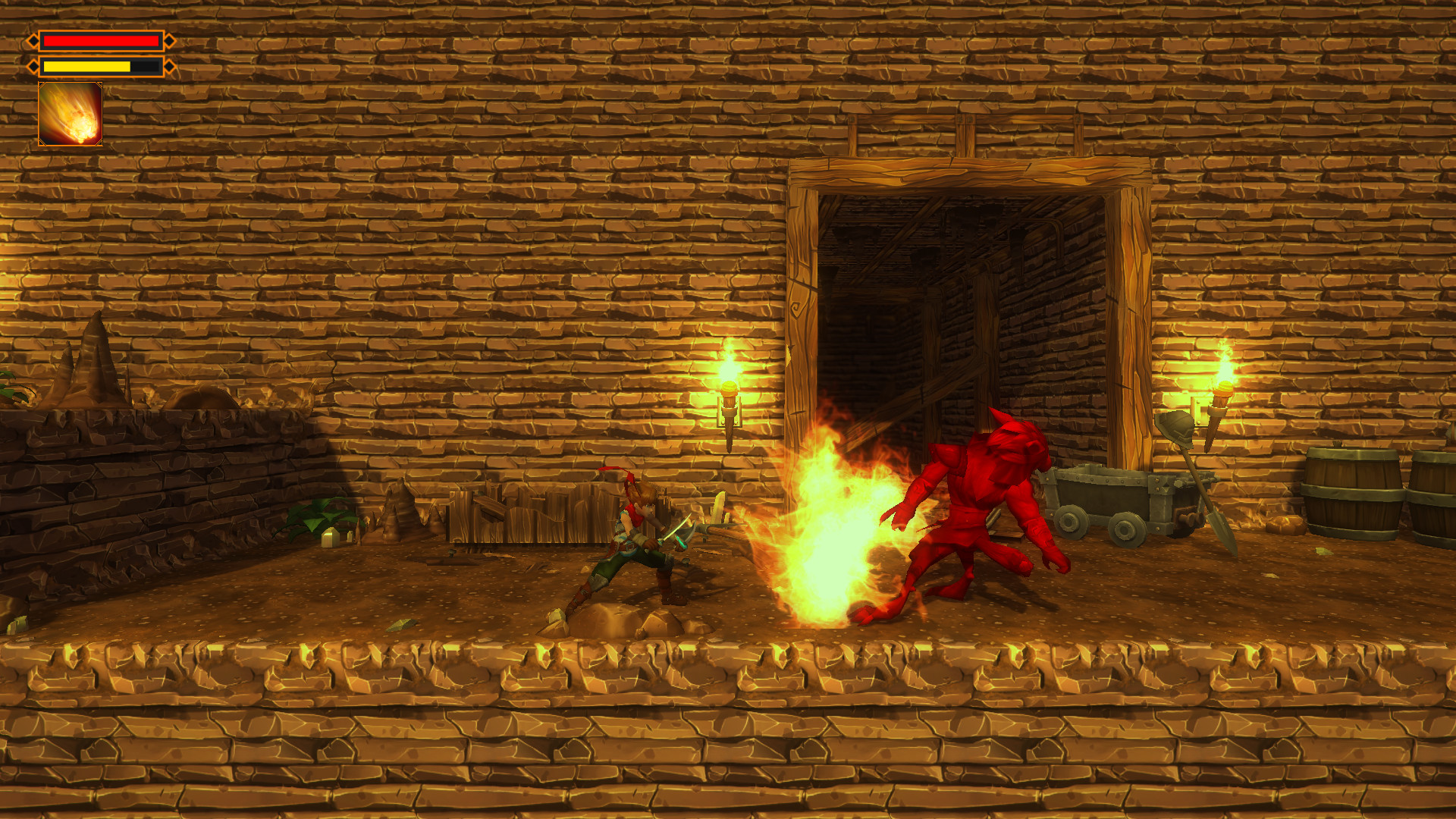The width and height of the screenshot is (1456, 819).
Task: Click the diamond cap left of the health bar
Action: tap(33, 41)
